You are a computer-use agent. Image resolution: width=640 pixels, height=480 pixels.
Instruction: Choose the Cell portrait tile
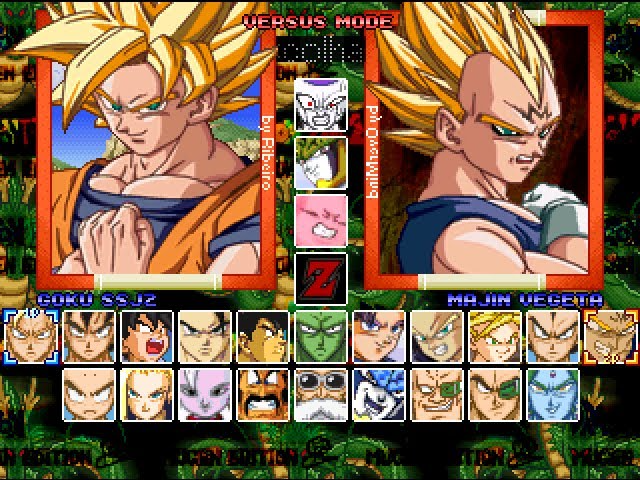point(321,161)
